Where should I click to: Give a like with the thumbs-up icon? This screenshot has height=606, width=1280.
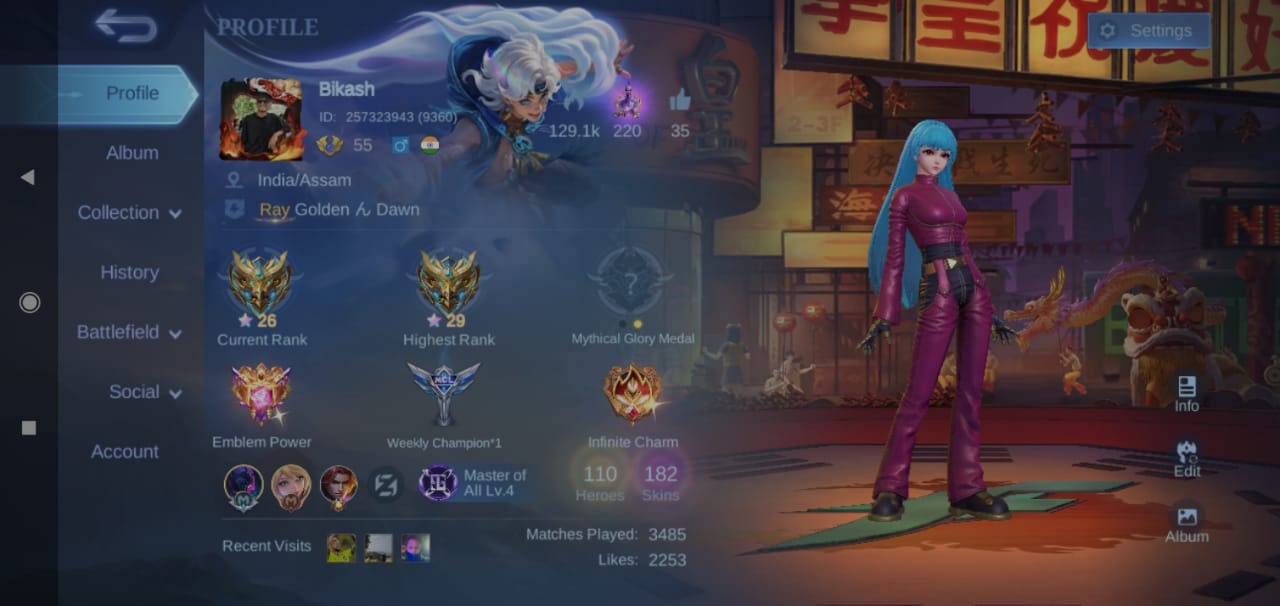pyautogui.click(x=680, y=101)
